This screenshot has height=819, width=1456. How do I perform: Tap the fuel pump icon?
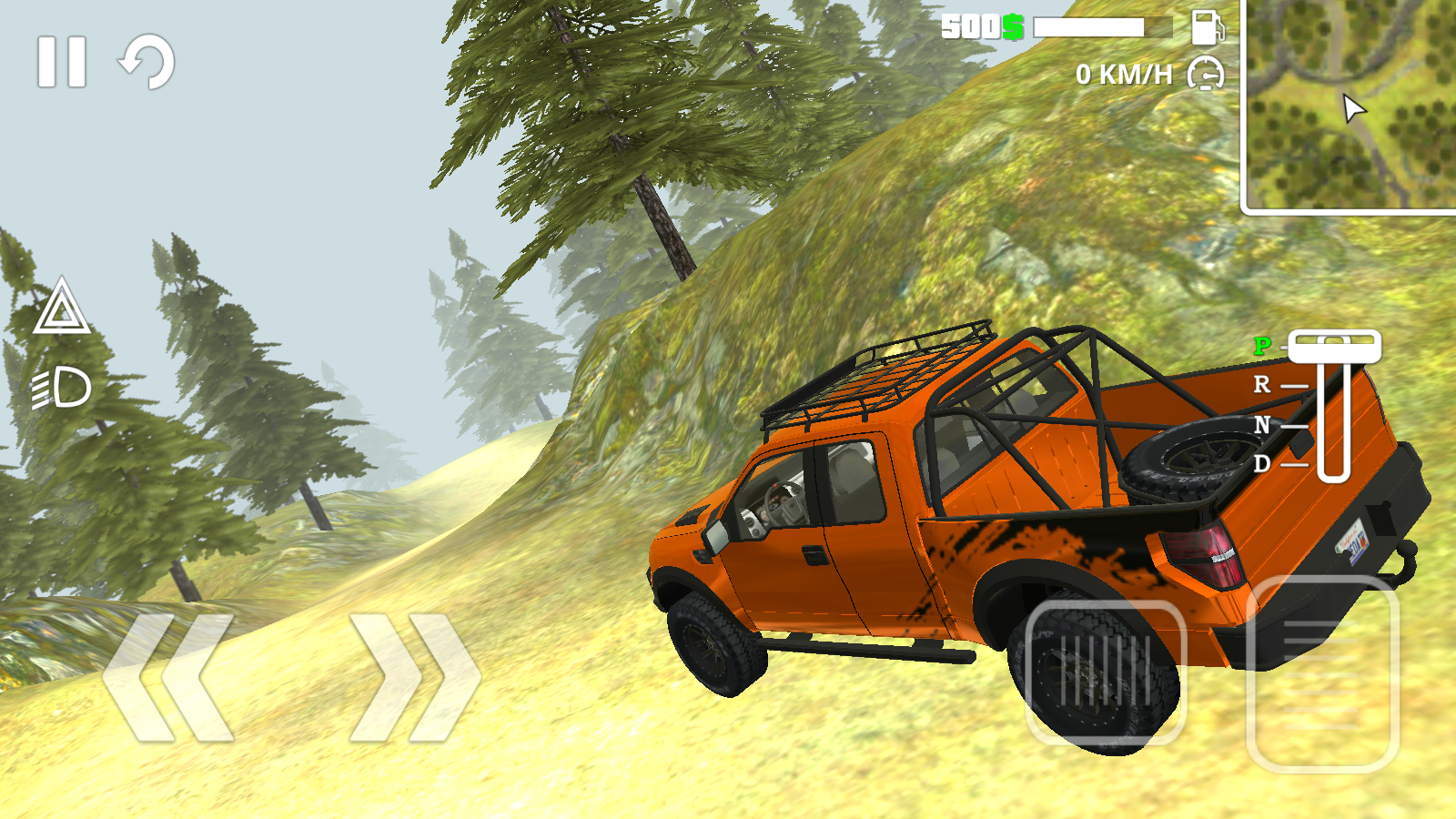[1207, 29]
